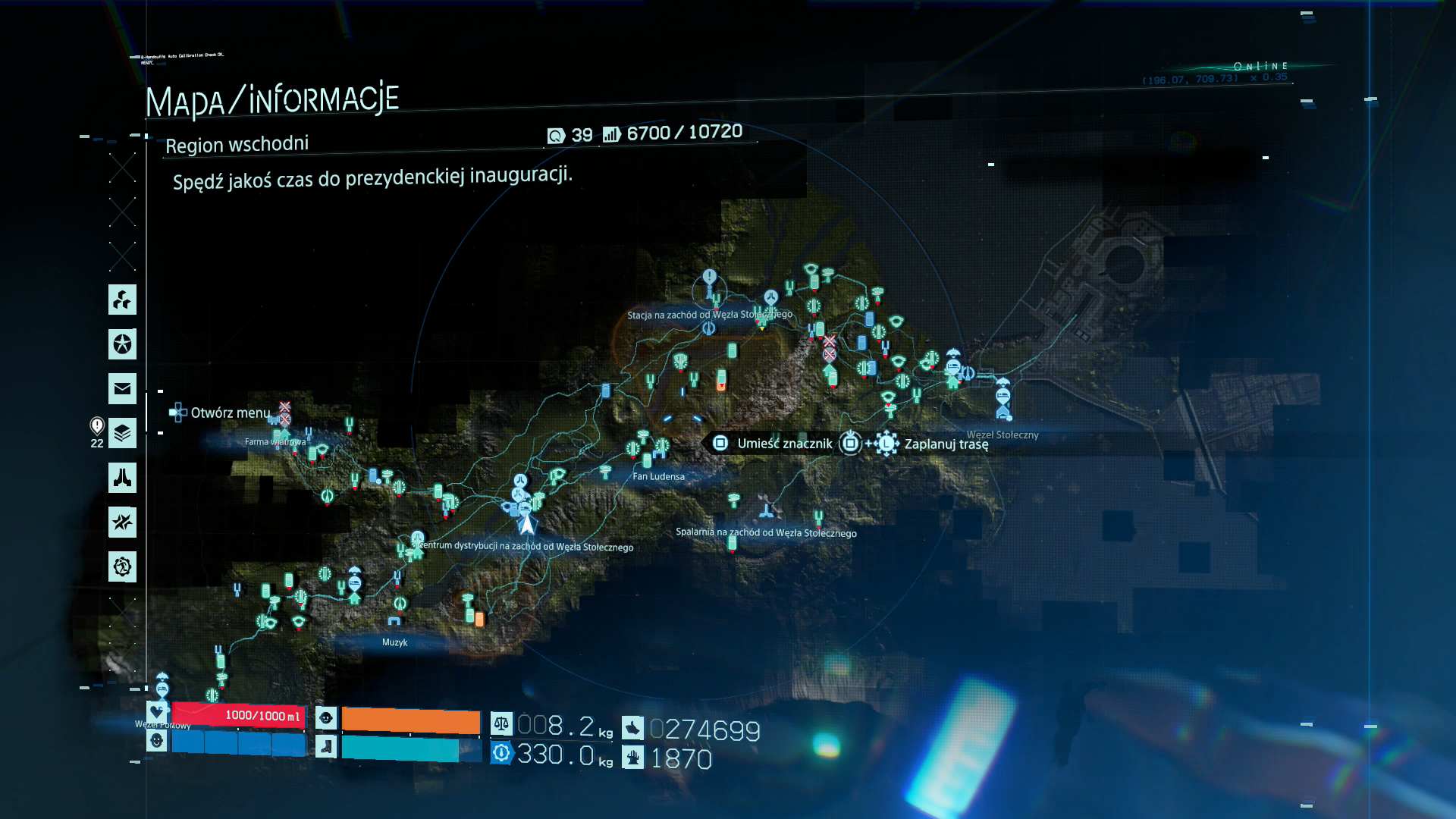1456x819 pixels.
Task: Select the praying hands sidebar icon
Action: click(x=122, y=478)
